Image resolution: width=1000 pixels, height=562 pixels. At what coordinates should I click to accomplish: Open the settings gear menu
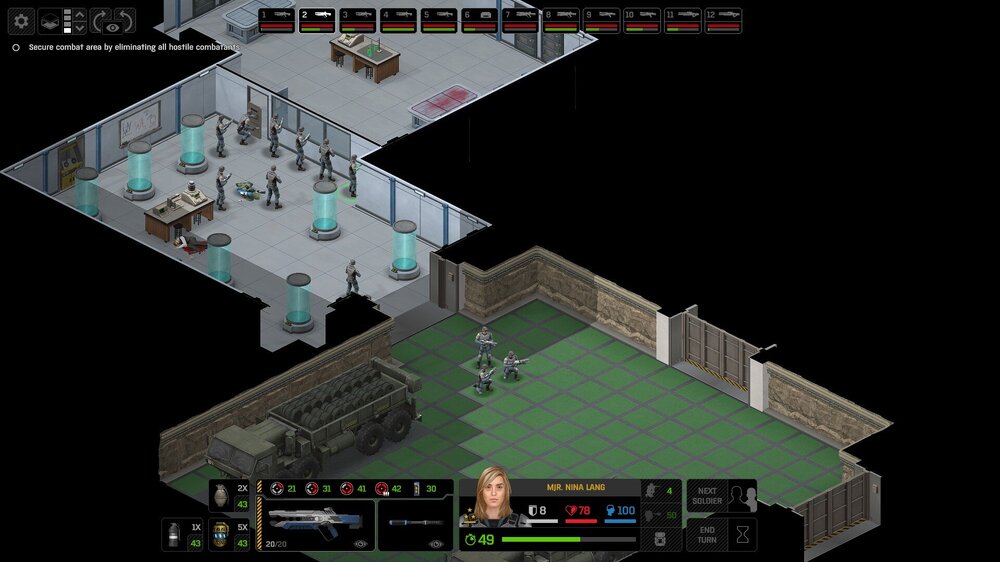tap(21, 20)
